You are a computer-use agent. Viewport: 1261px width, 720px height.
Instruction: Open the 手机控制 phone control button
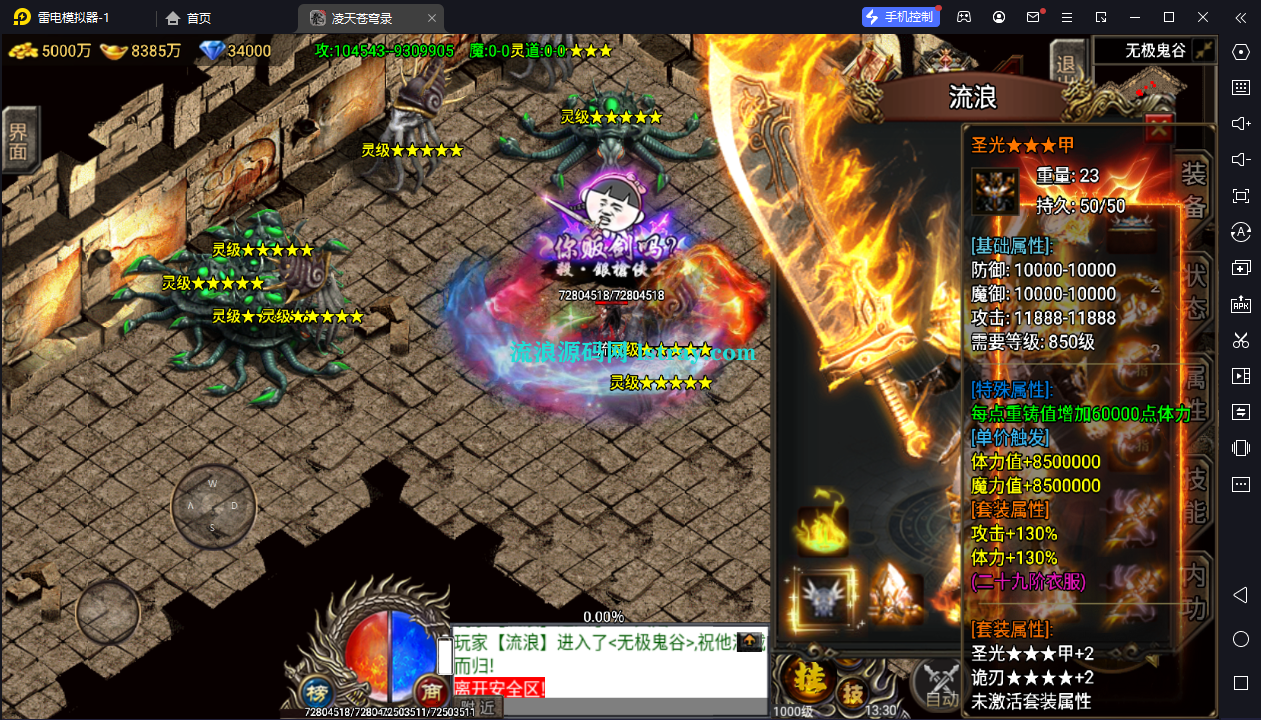click(x=901, y=16)
